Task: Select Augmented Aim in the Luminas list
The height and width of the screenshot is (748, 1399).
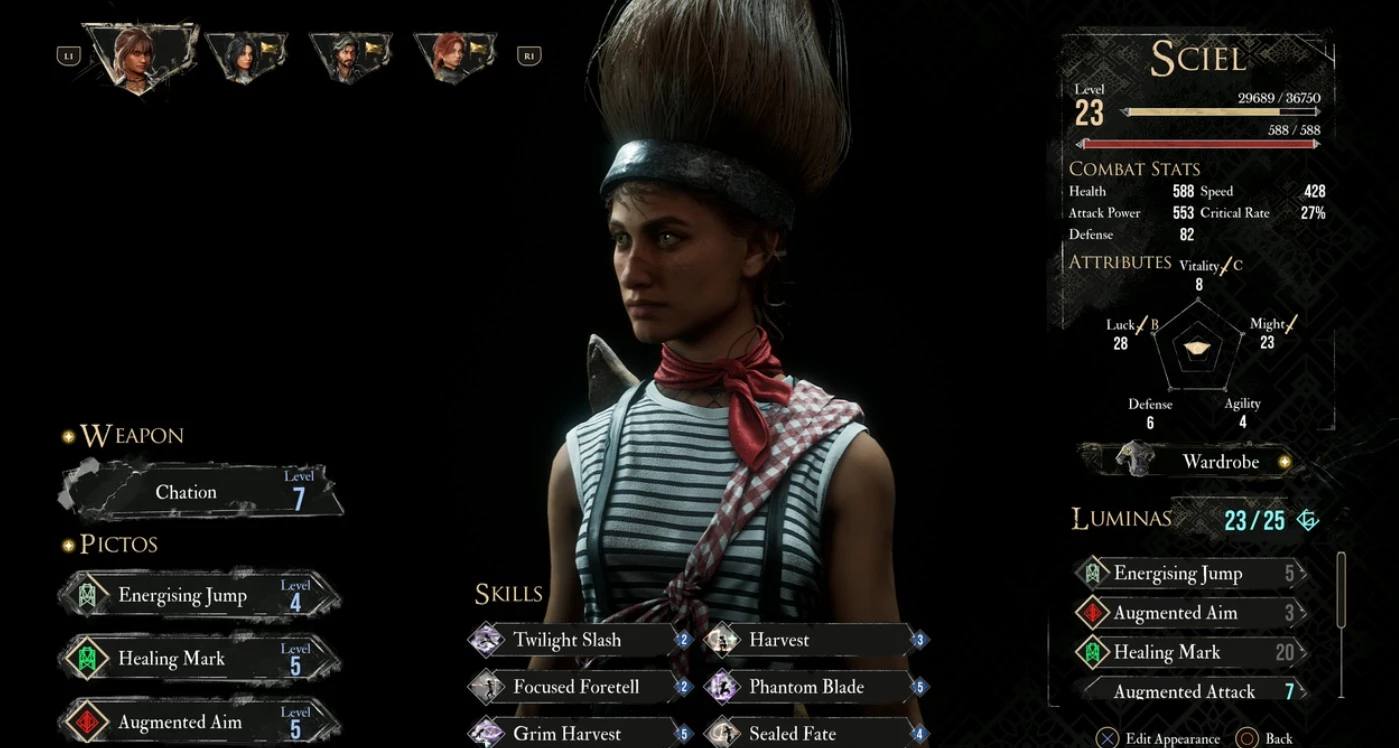Action: click(1190, 613)
